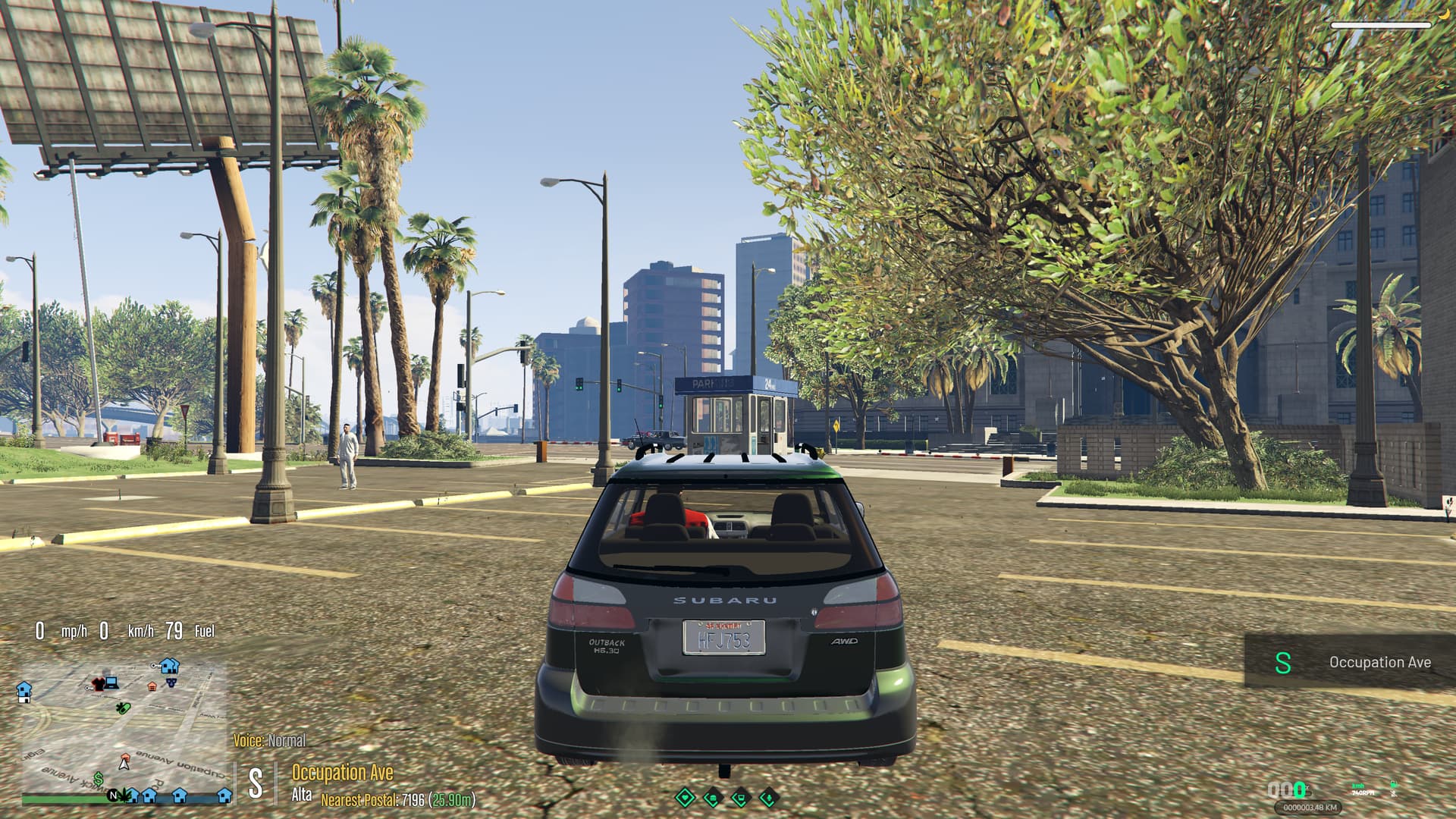This screenshot has height=819, width=1456.
Task: Click the green pill blip on the minimap
Action: (x=124, y=709)
